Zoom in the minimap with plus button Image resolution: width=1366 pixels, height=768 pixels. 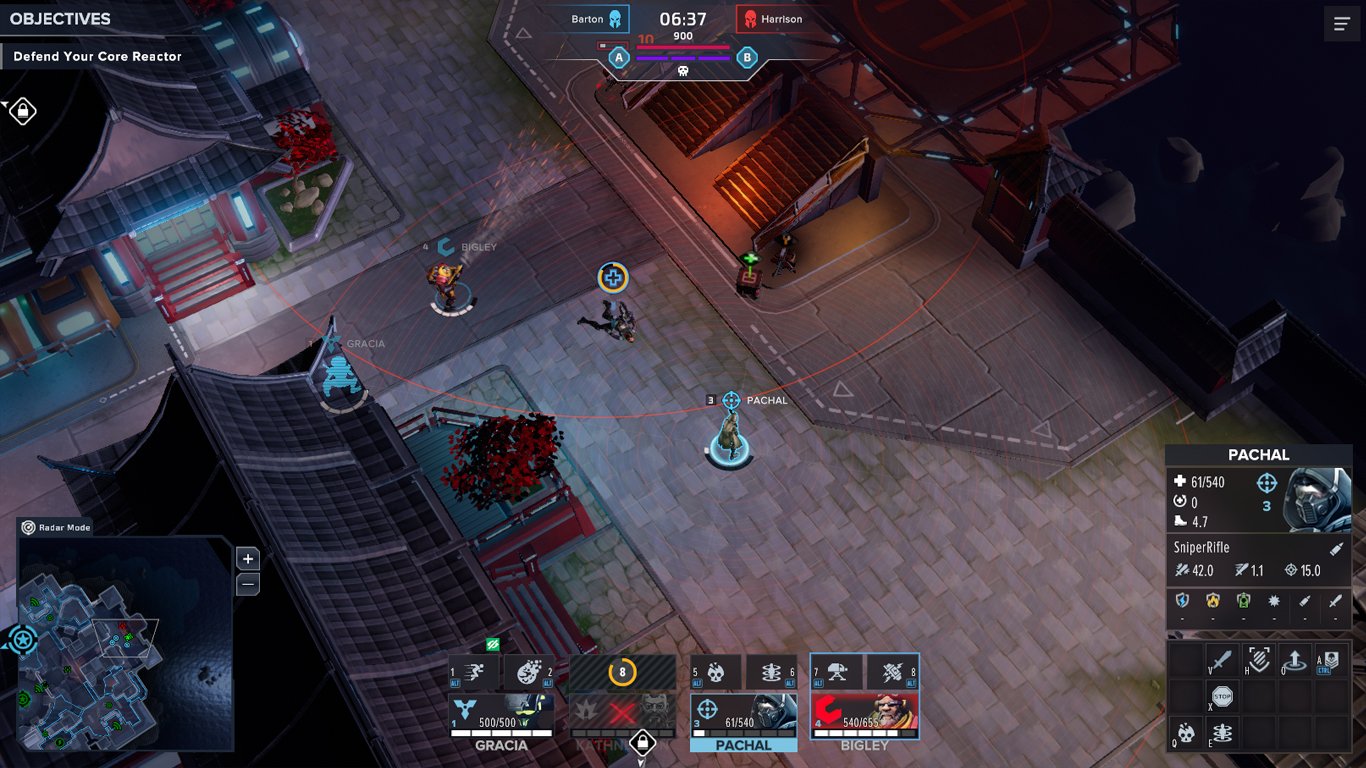(248, 559)
